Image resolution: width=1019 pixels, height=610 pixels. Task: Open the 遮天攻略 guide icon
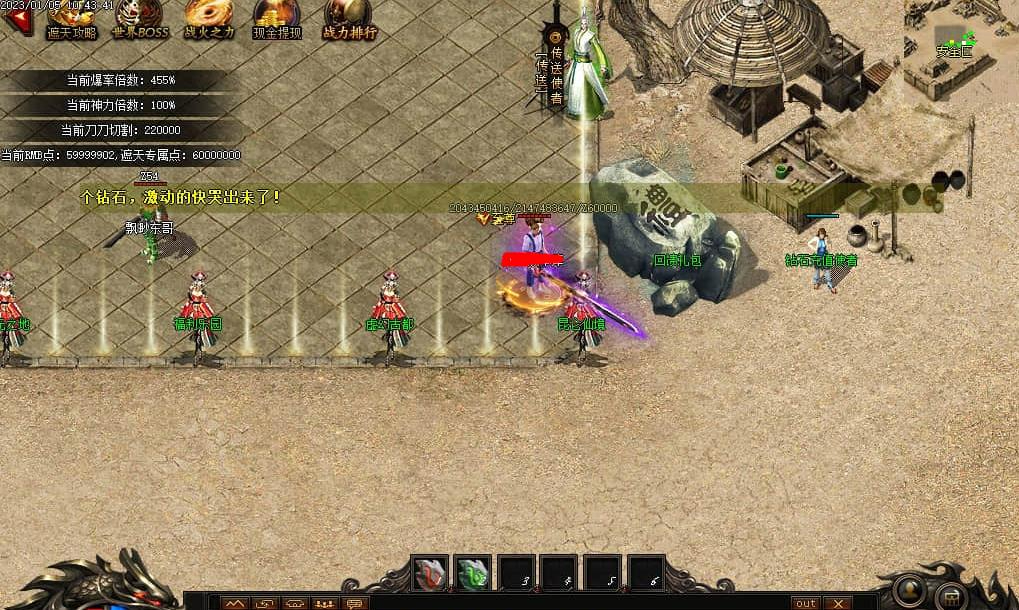tap(72, 17)
